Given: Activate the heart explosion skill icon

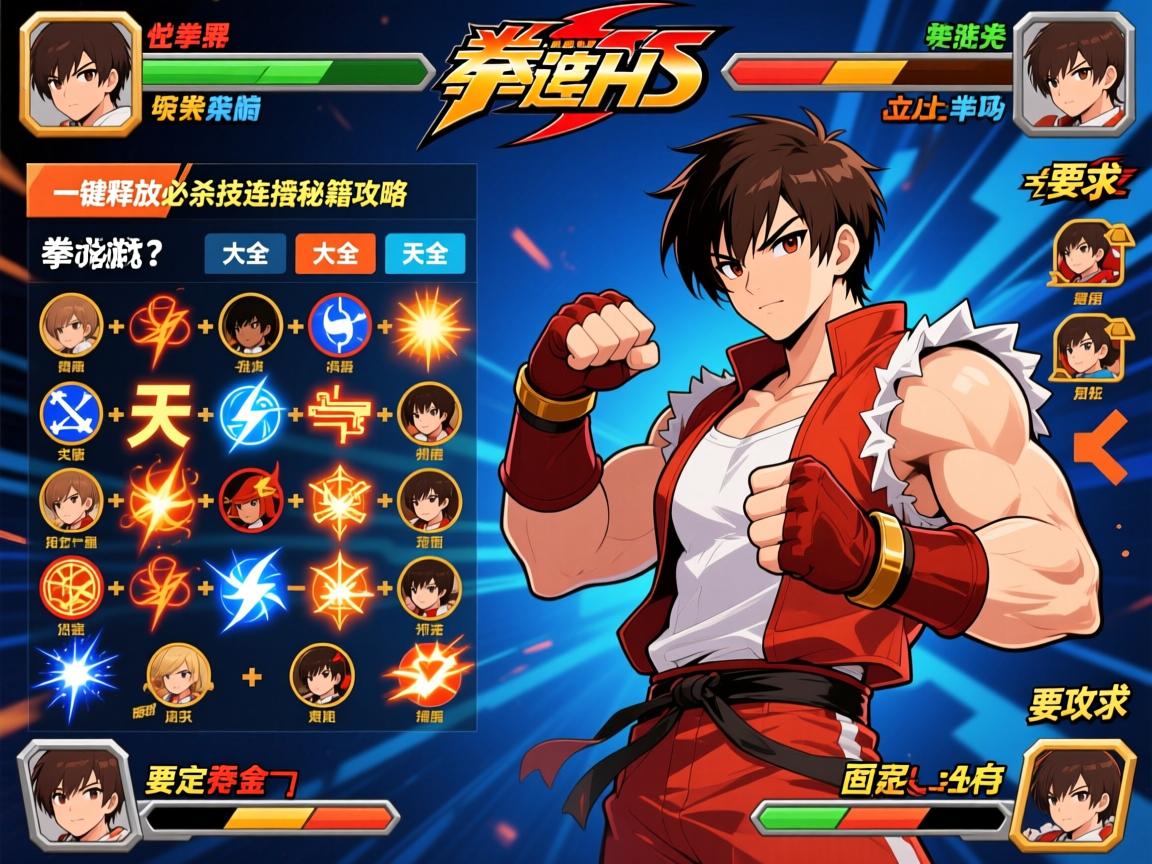Looking at the screenshot, I should coord(426,674).
